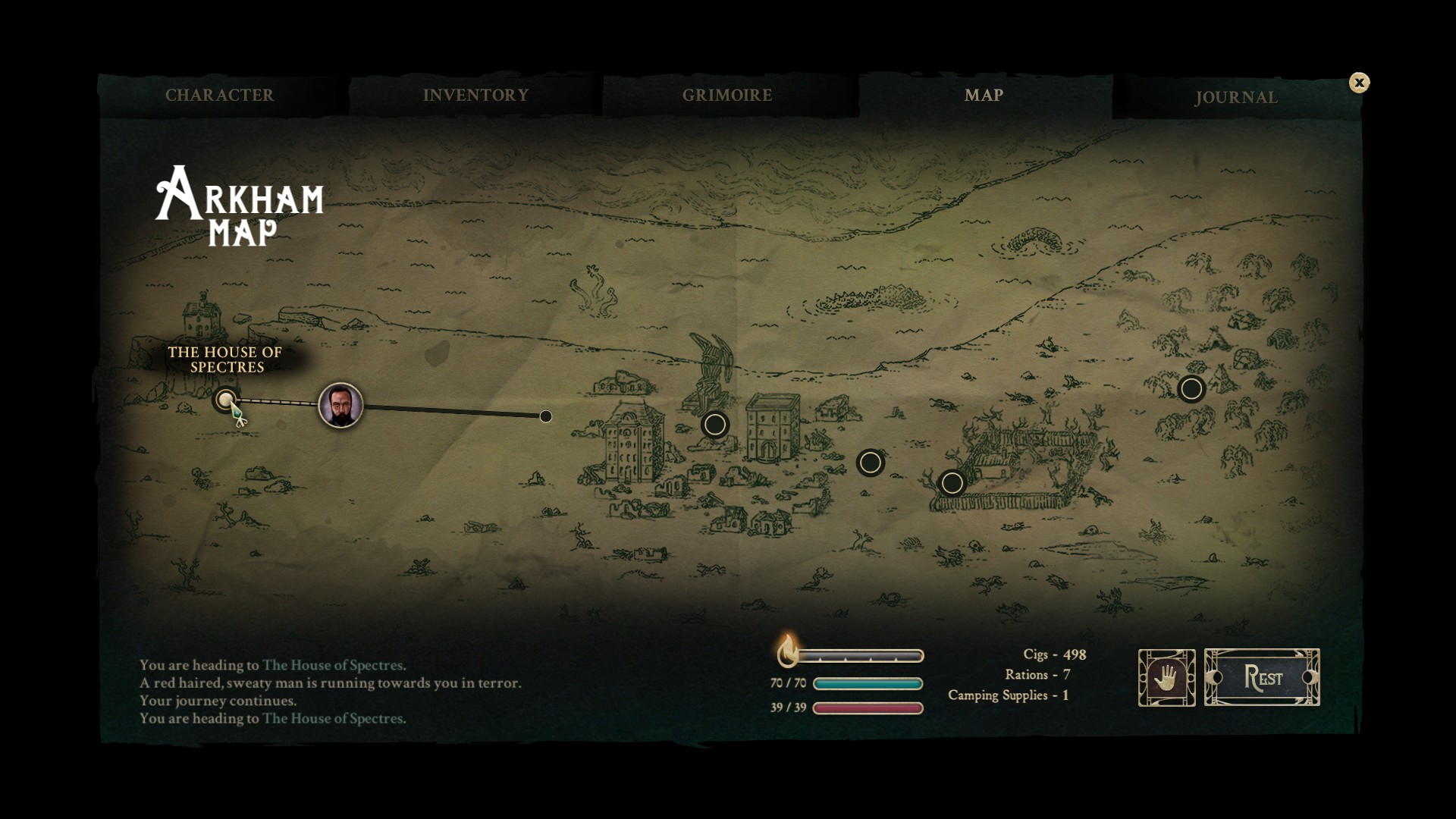Close the map screen with the X
This screenshot has height=819, width=1456.
(1359, 83)
